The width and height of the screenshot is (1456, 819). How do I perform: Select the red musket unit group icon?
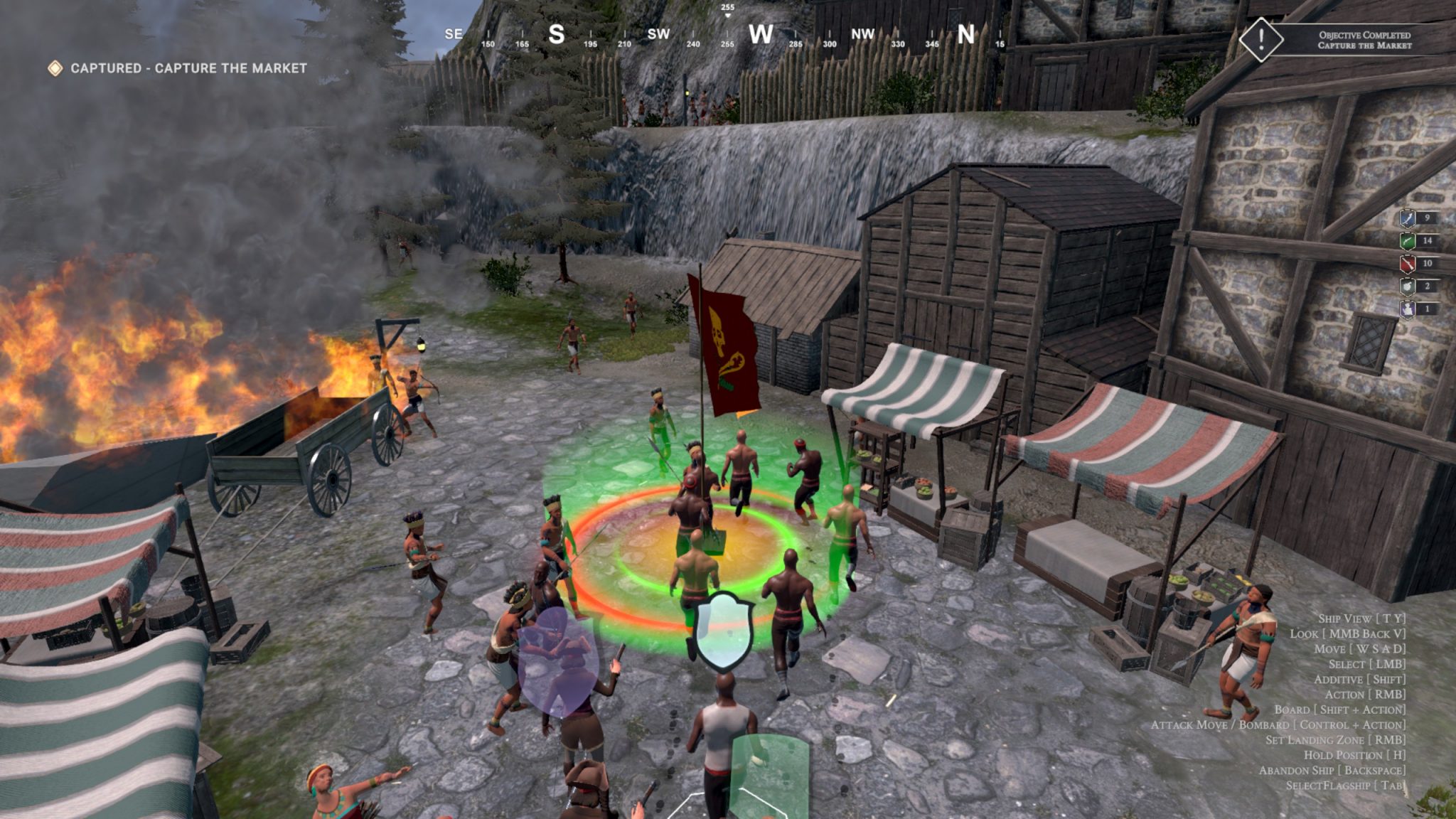point(1408,264)
